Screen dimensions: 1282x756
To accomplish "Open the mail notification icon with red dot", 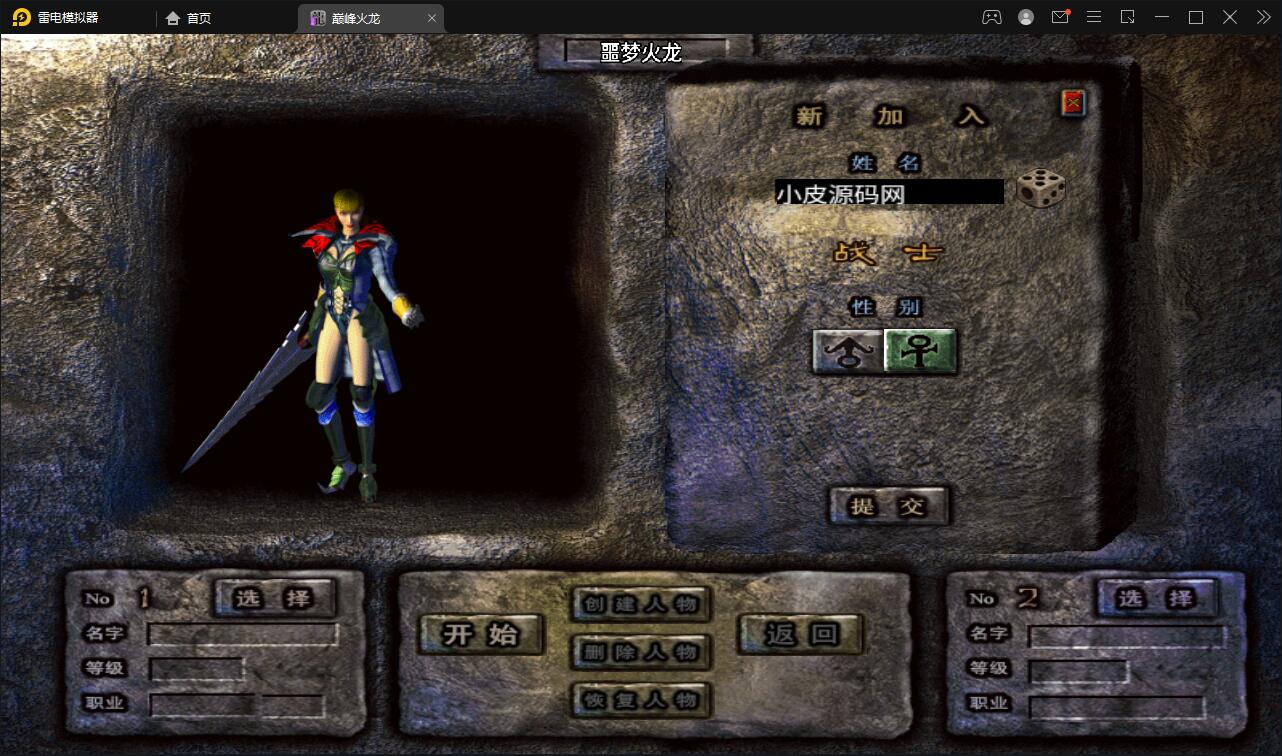I will 1060,17.
